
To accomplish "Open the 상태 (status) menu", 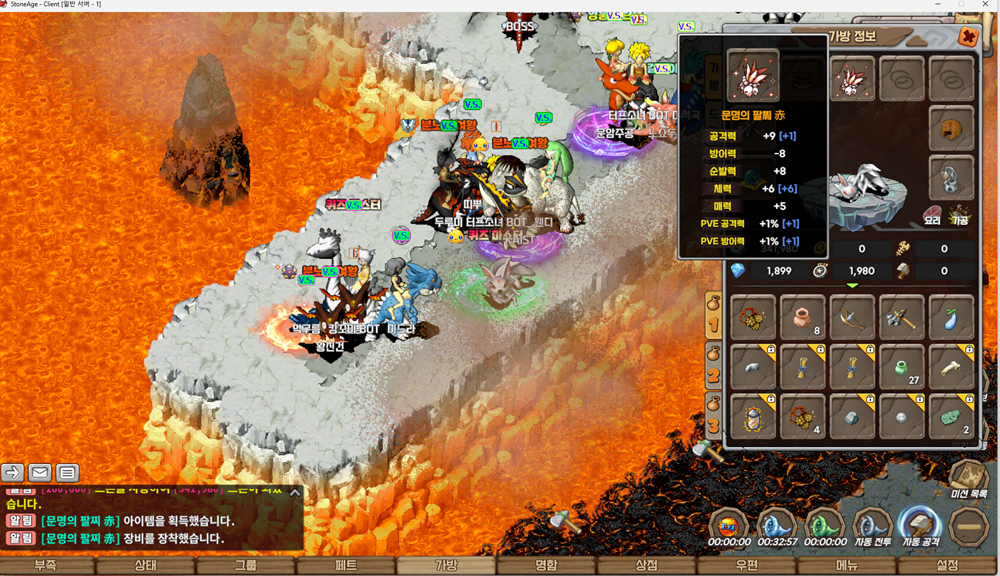I will click(x=145, y=566).
